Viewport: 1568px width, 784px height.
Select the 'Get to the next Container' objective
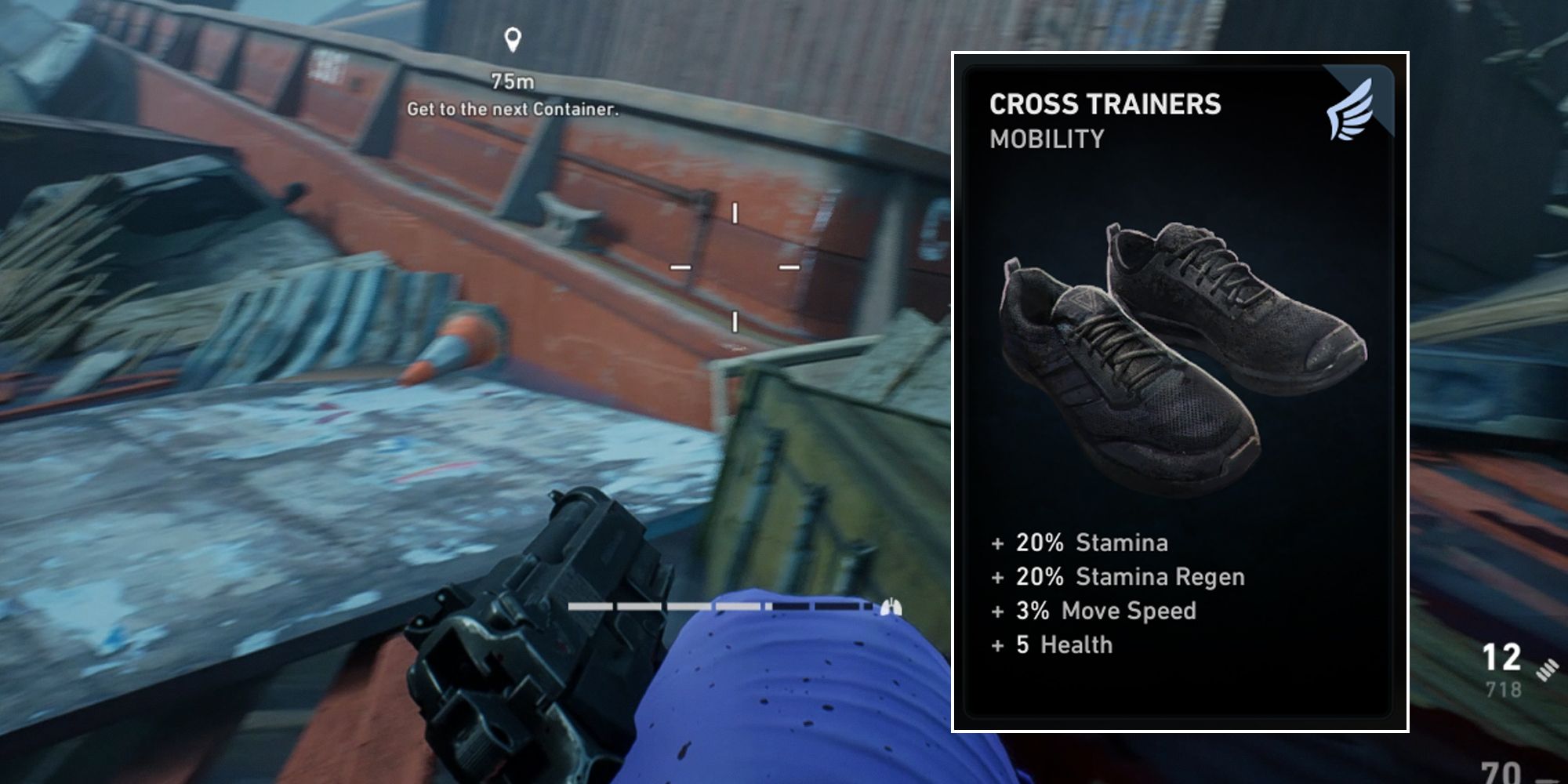pyautogui.click(x=513, y=109)
